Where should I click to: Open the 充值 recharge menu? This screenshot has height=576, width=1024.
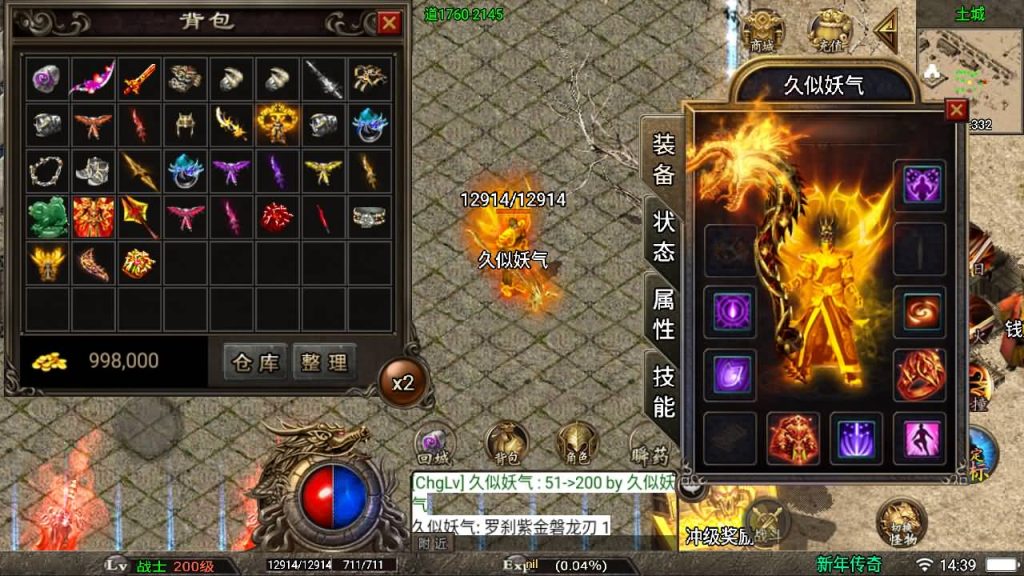[828, 32]
